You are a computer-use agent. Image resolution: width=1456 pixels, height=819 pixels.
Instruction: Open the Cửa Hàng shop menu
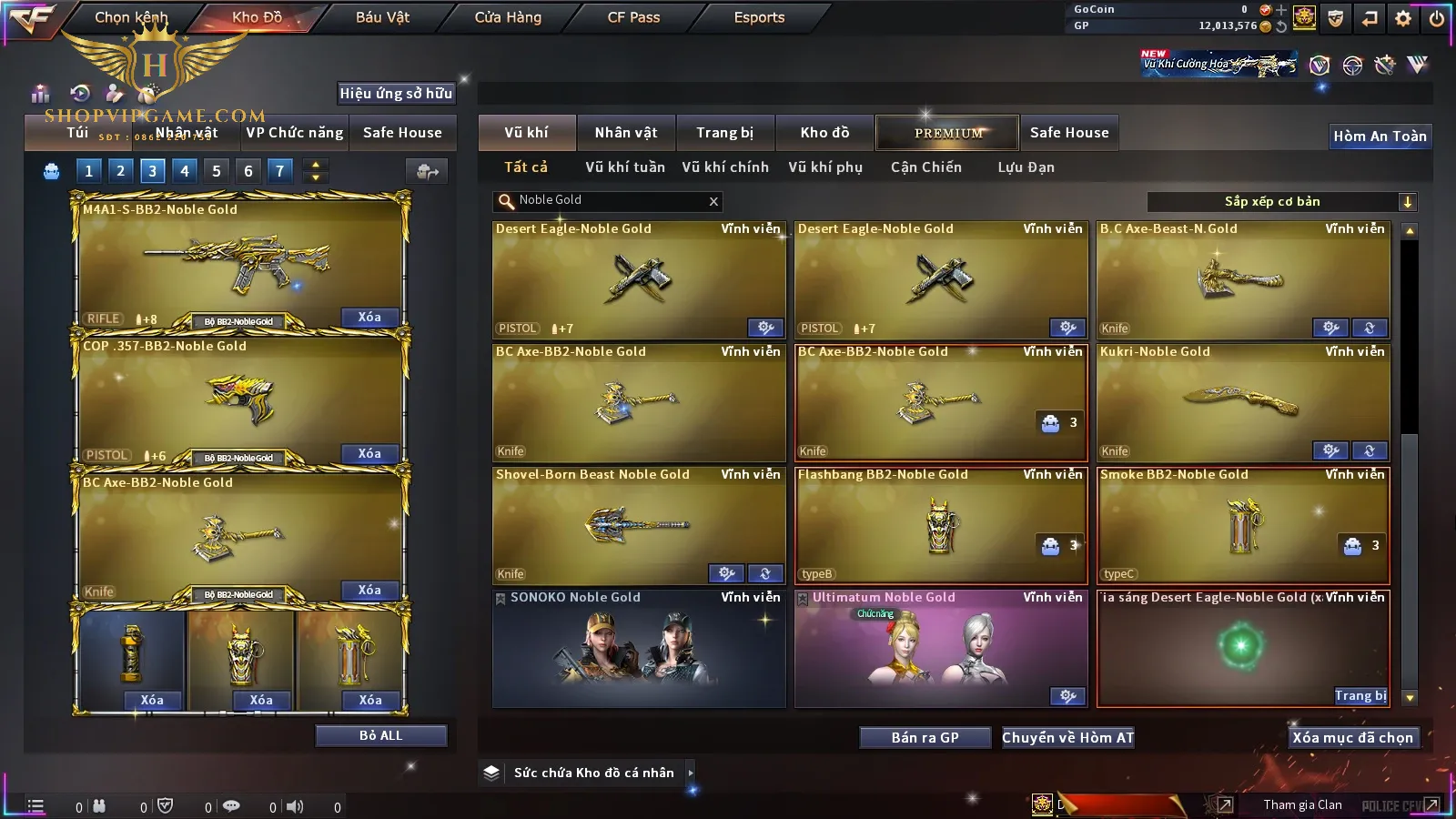coord(508,17)
